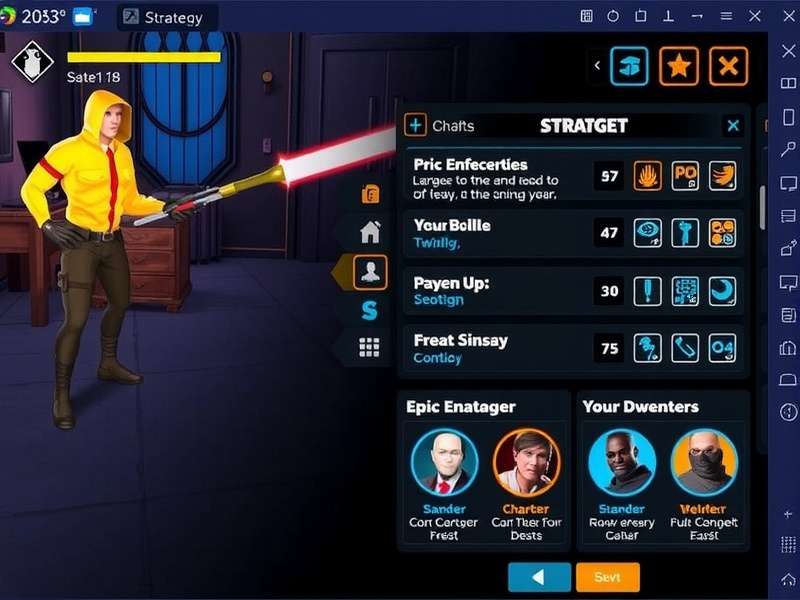Open the home icon side tab
The height and width of the screenshot is (600, 800).
coord(370,232)
